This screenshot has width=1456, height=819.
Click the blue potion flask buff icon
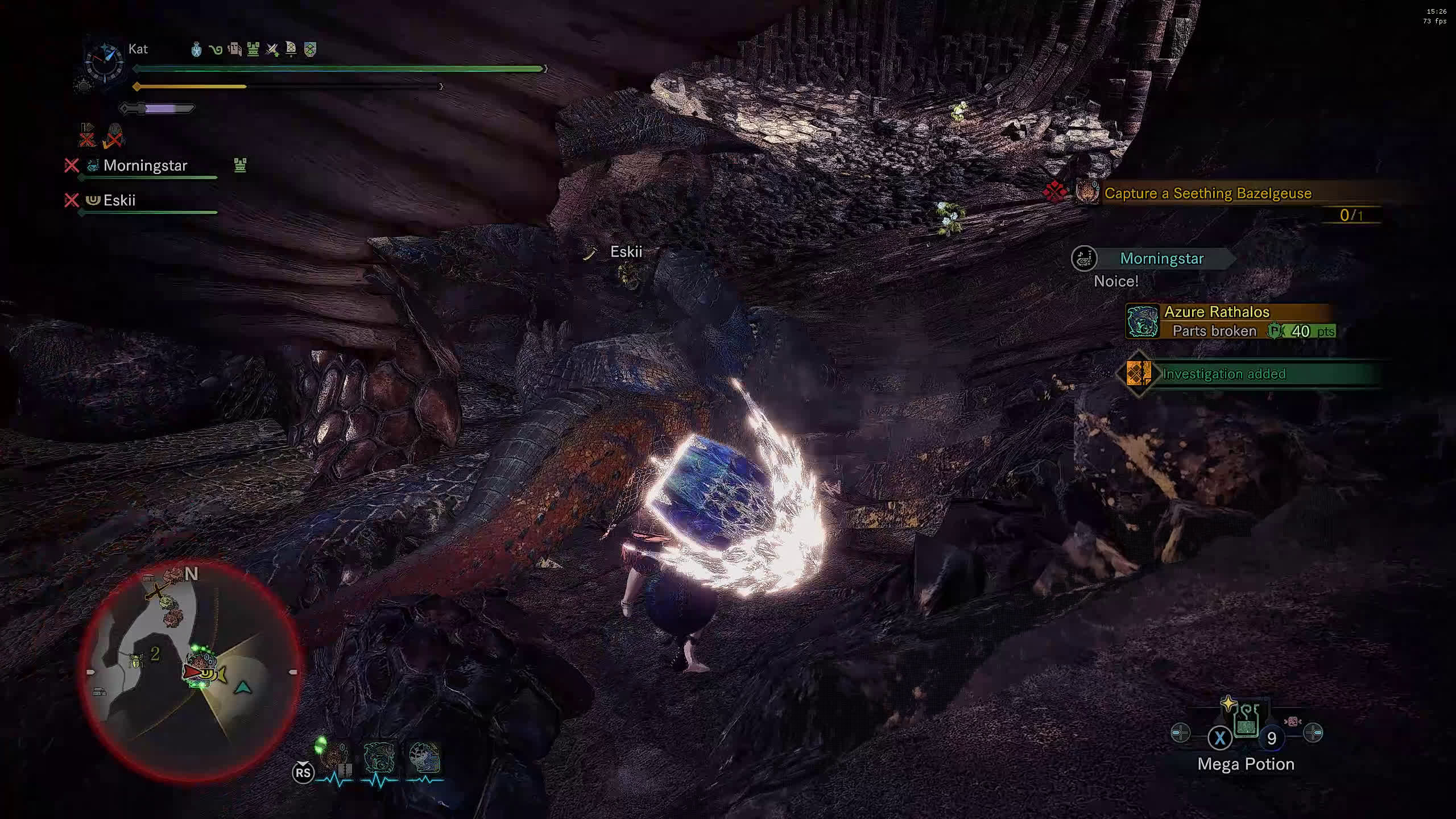pos(196,49)
